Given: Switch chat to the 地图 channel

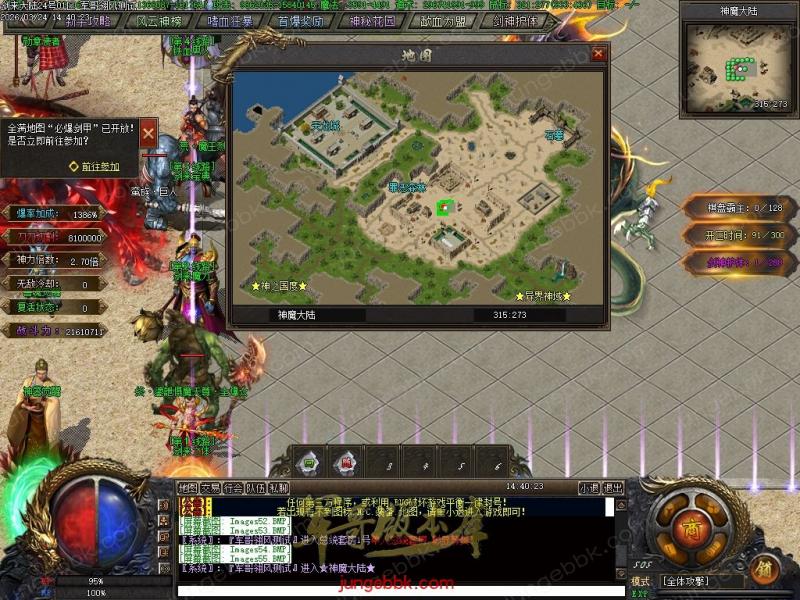Looking at the screenshot, I should tap(188, 488).
